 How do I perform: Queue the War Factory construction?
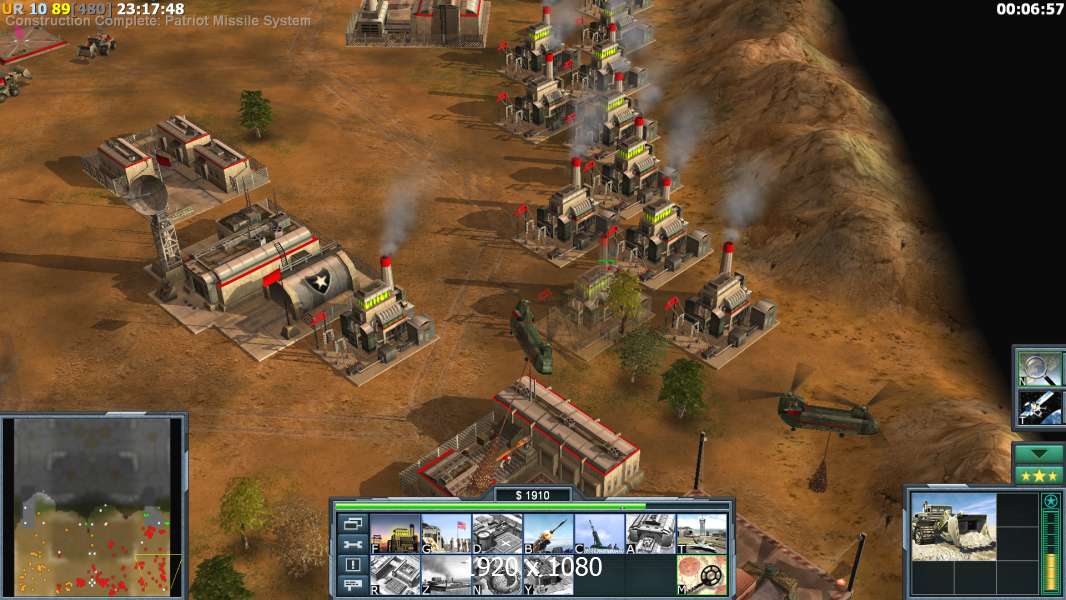tap(650, 533)
